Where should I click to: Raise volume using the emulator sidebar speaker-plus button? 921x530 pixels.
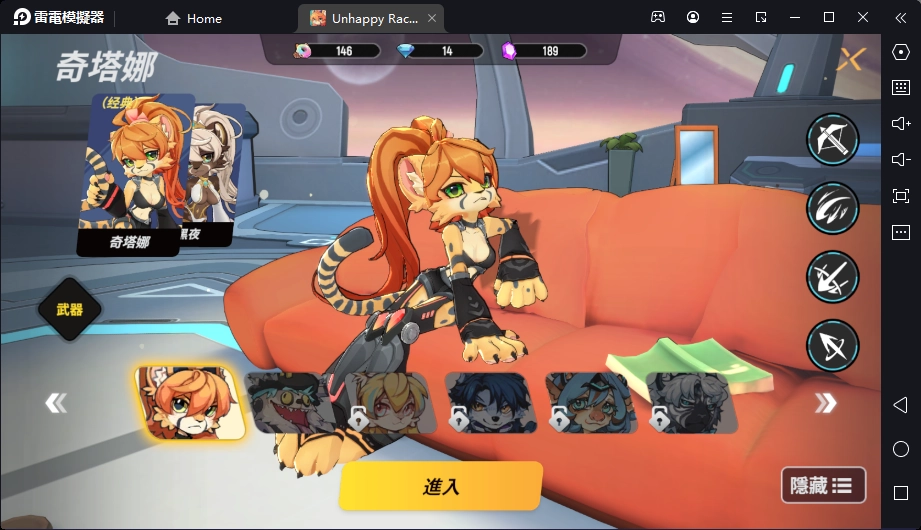click(900, 123)
